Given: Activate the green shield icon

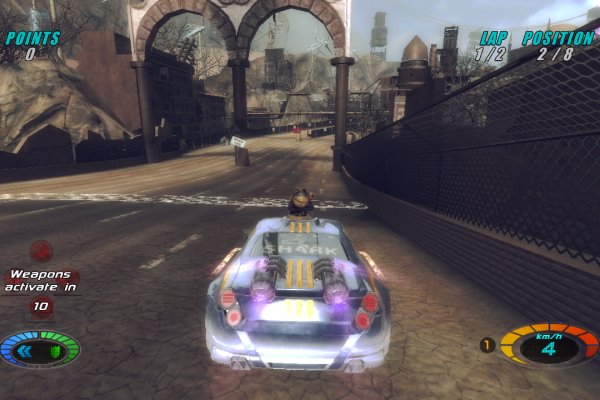Looking at the screenshot, I should click(x=56, y=350).
